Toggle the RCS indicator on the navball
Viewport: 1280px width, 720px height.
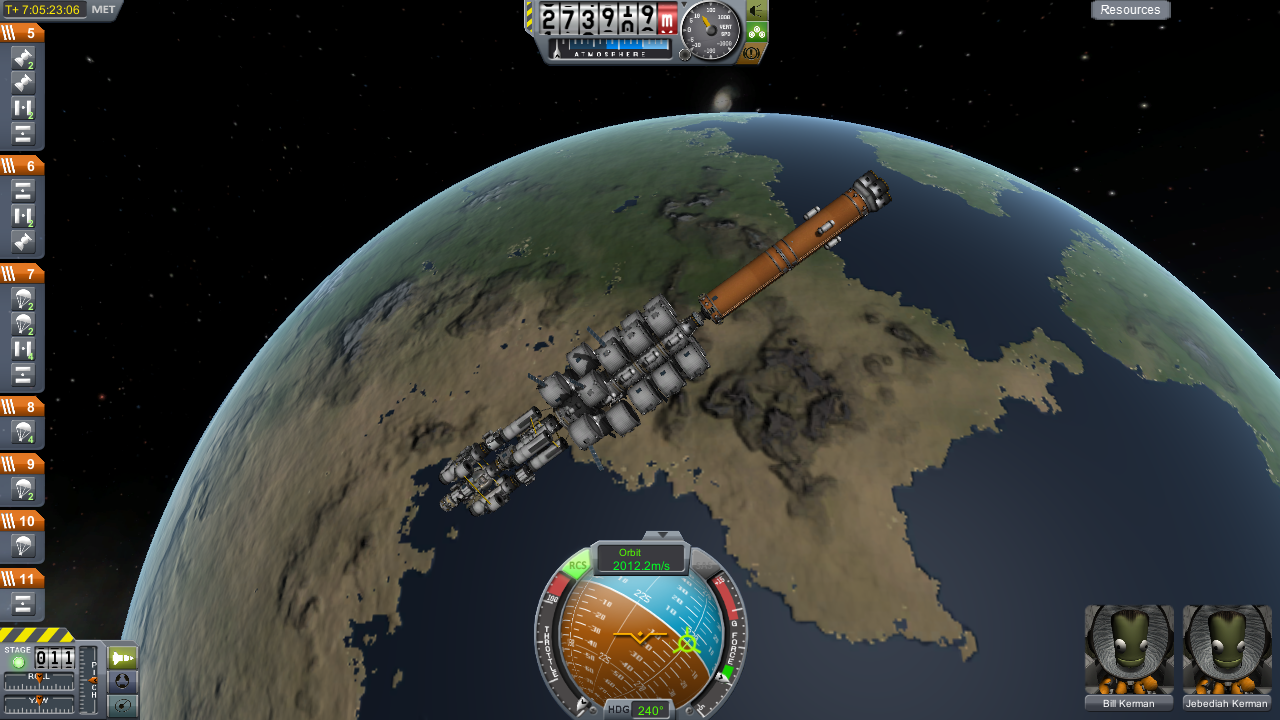tap(577, 566)
